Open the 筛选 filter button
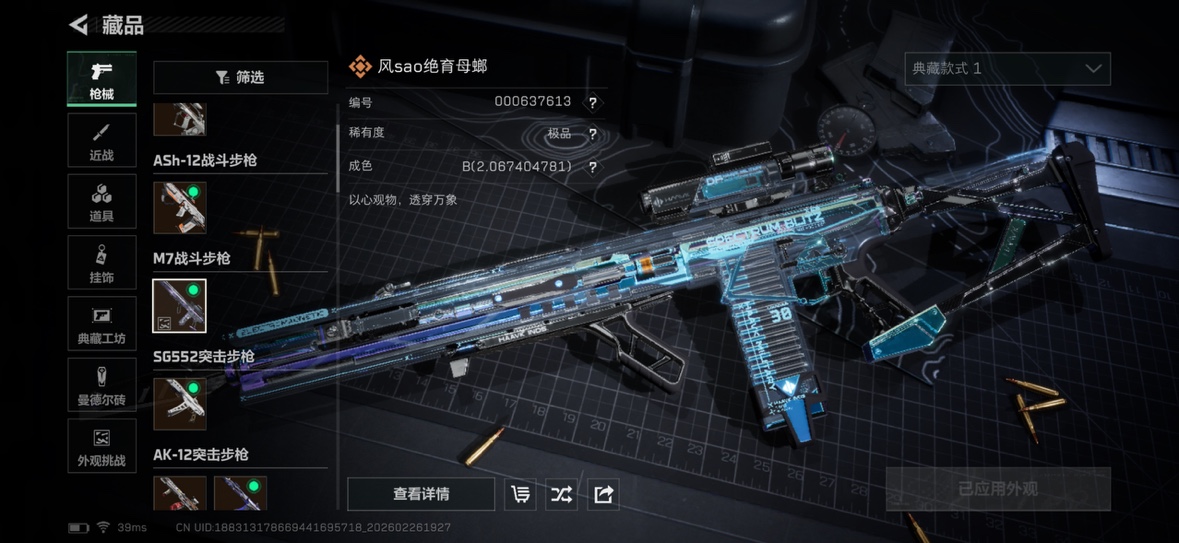Image resolution: width=1179 pixels, height=543 pixels. pos(240,77)
